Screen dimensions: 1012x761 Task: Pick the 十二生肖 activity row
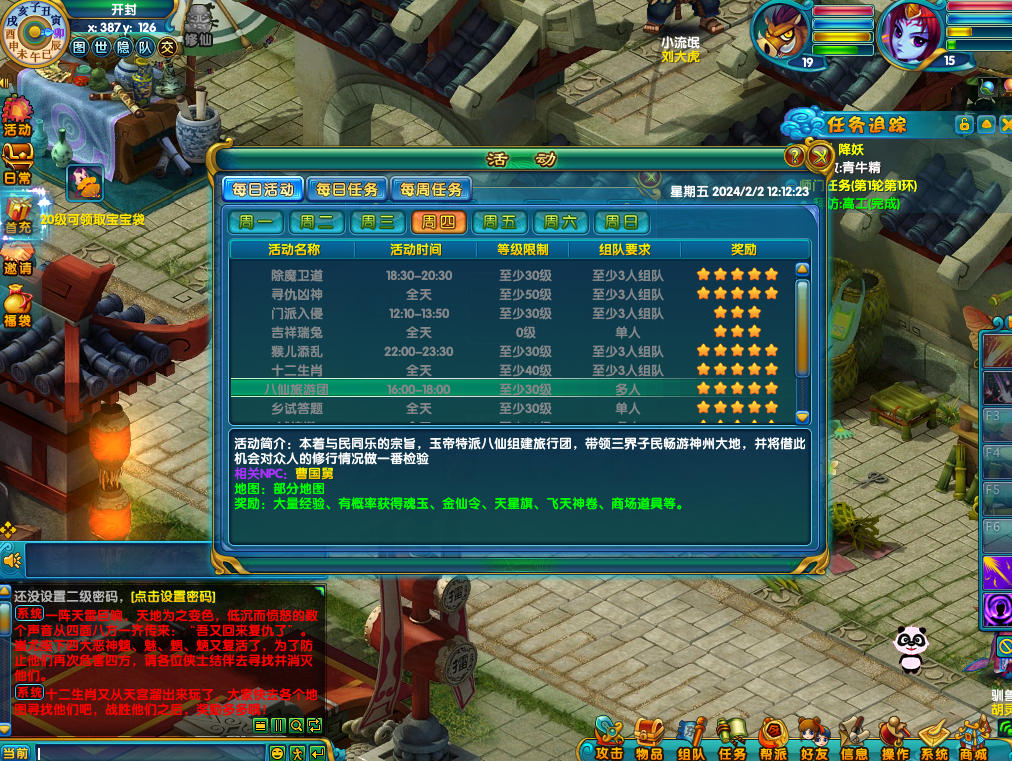point(297,370)
